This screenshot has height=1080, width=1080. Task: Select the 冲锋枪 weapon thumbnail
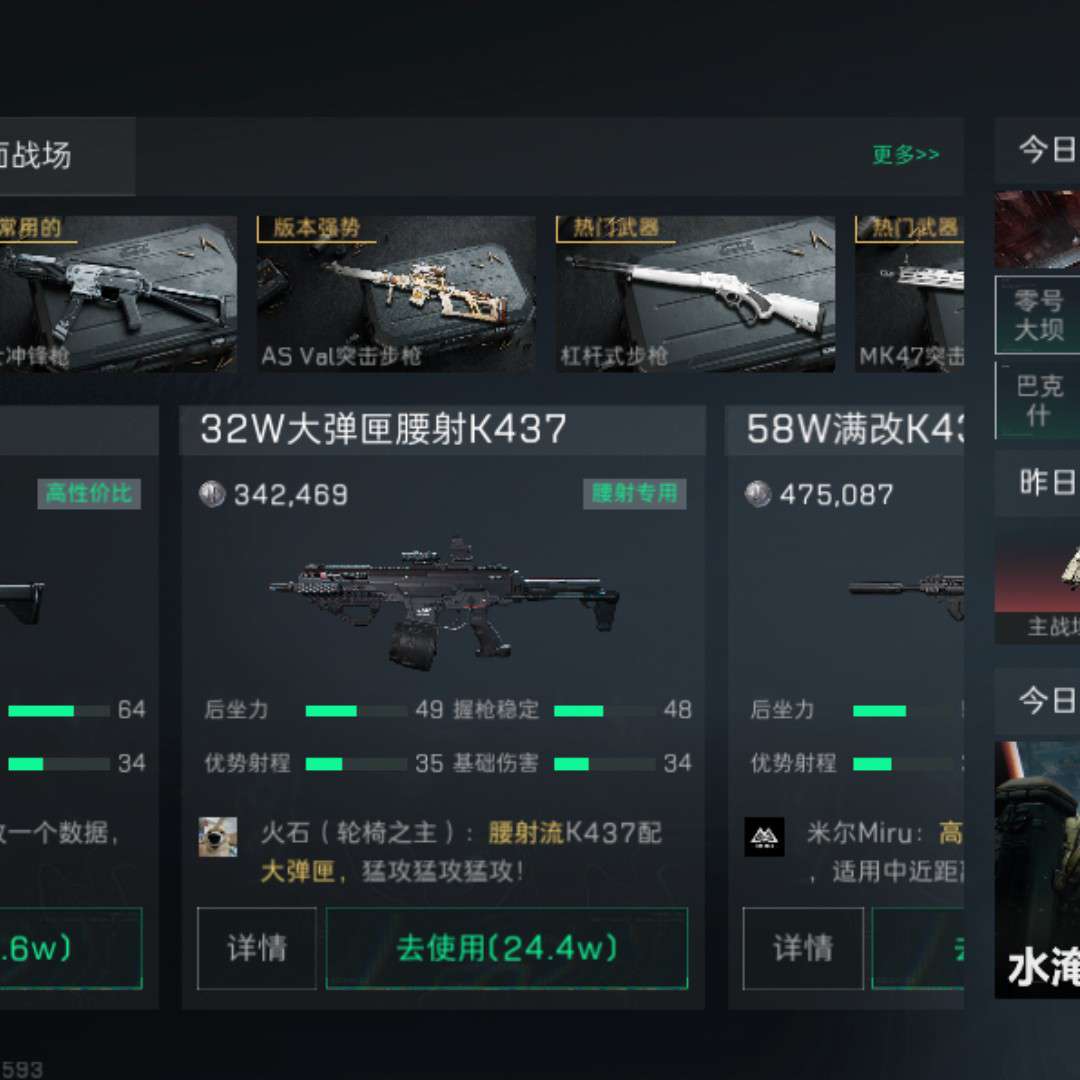coord(118,294)
